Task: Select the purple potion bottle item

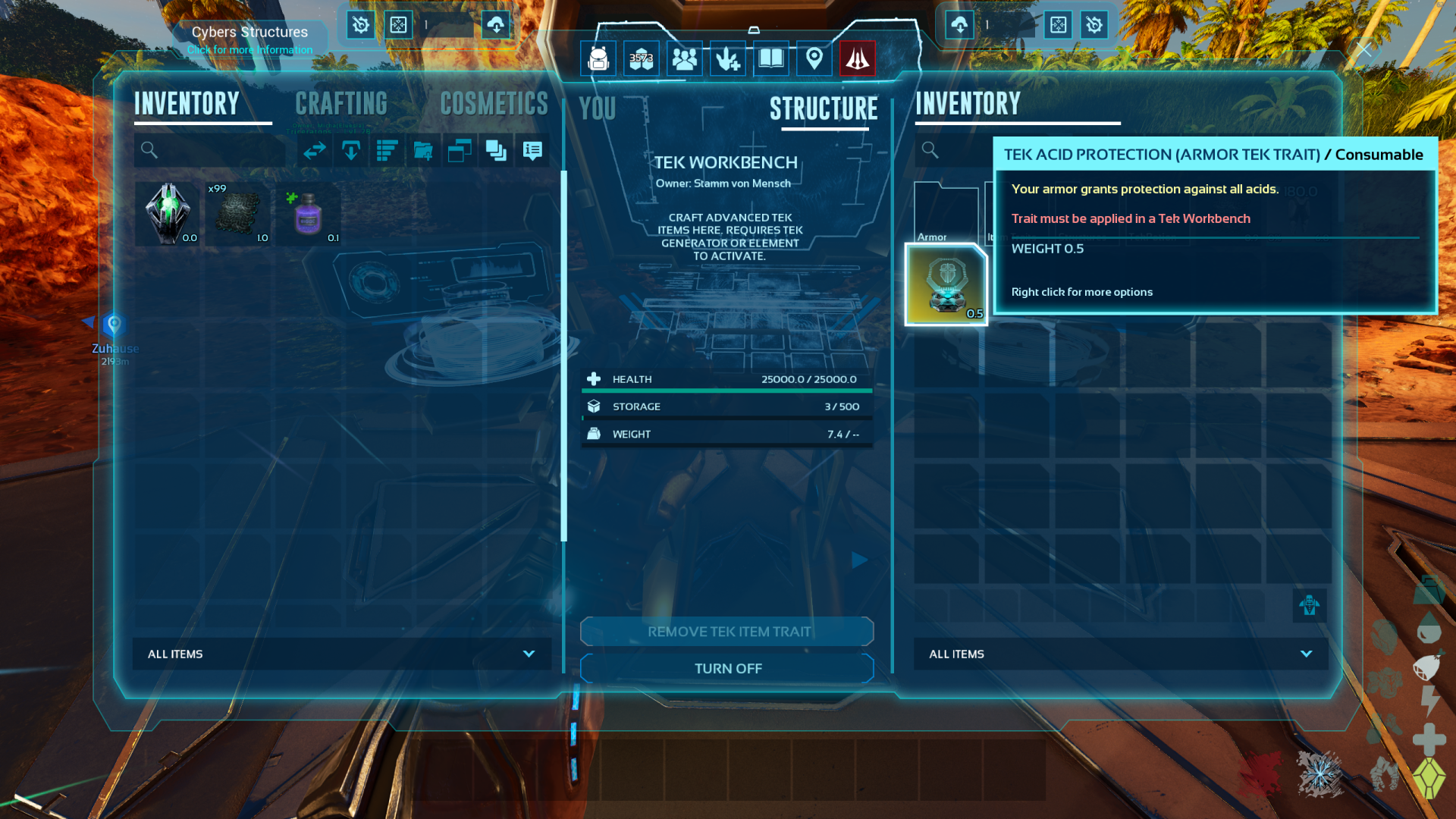Action: [309, 214]
